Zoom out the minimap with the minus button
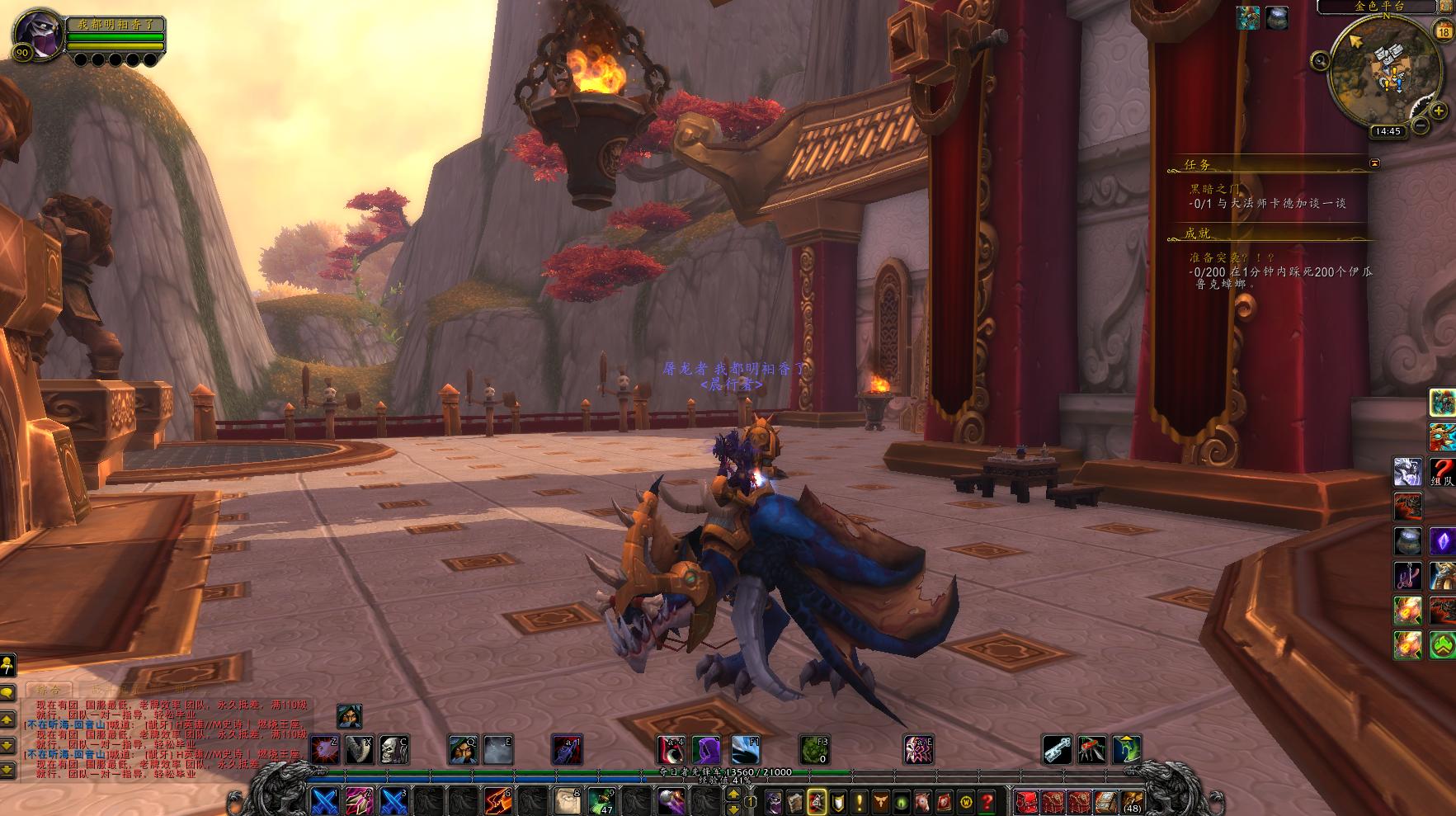The width and height of the screenshot is (1456, 816). [1421, 125]
